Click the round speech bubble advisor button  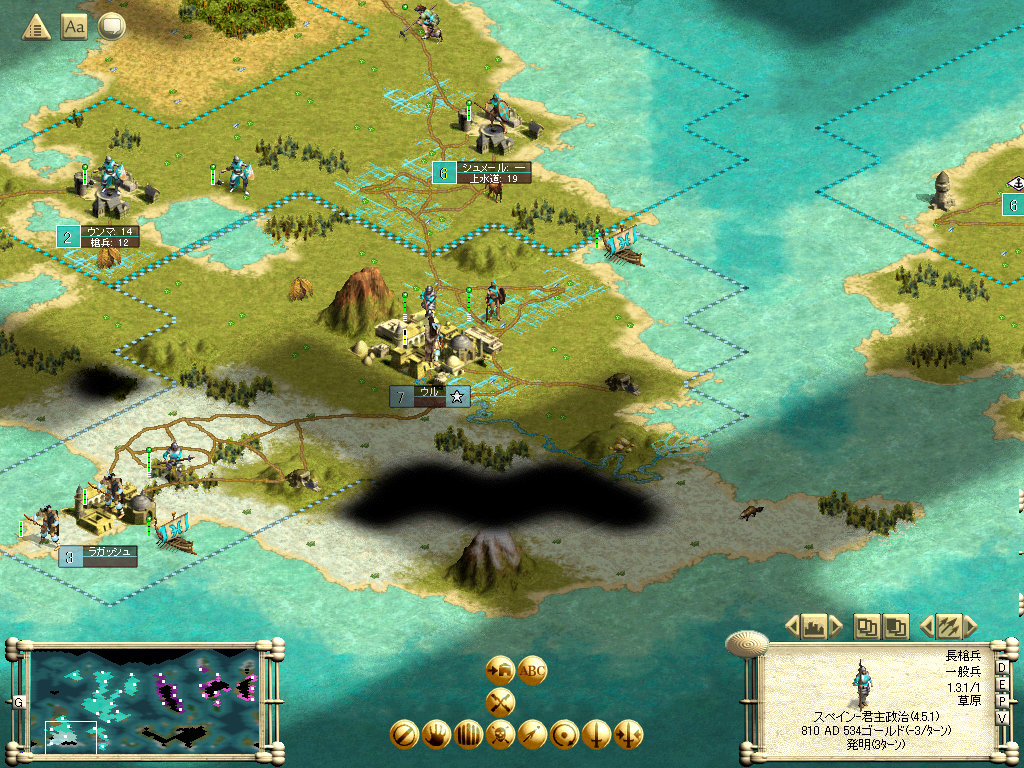pos(110,27)
